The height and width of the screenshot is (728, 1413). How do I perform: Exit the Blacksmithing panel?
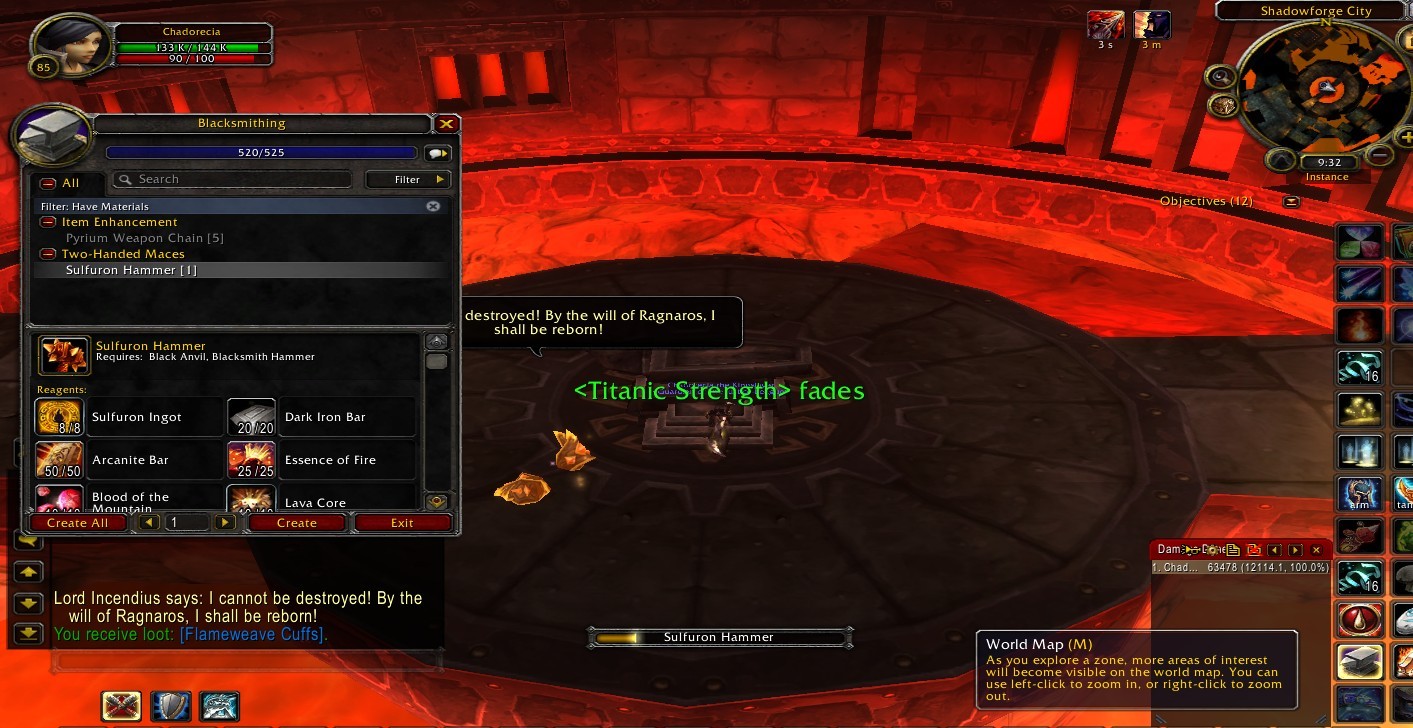pos(402,523)
